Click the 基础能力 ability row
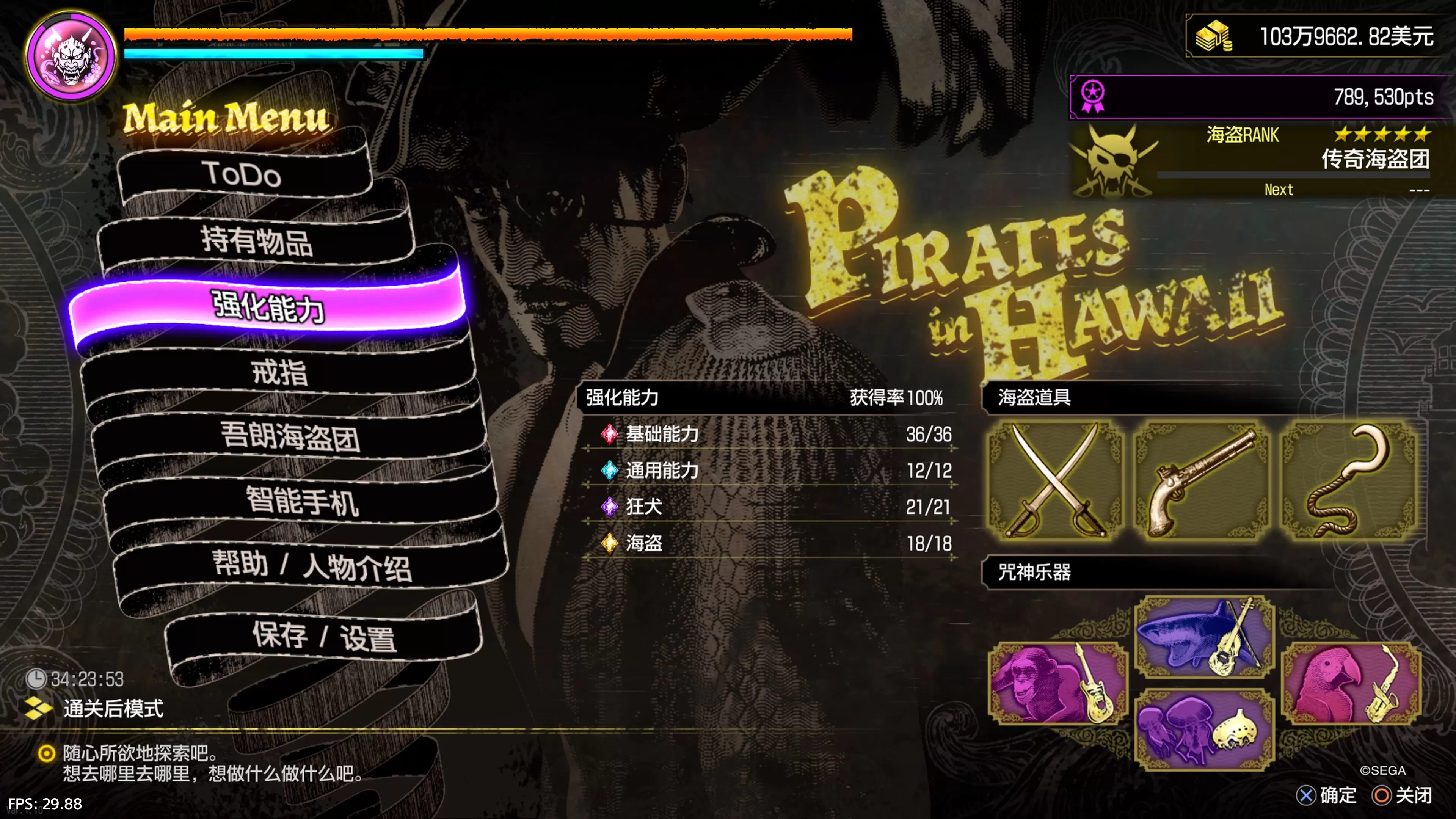Viewport: 1456px width, 819px height. tap(769, 434)
